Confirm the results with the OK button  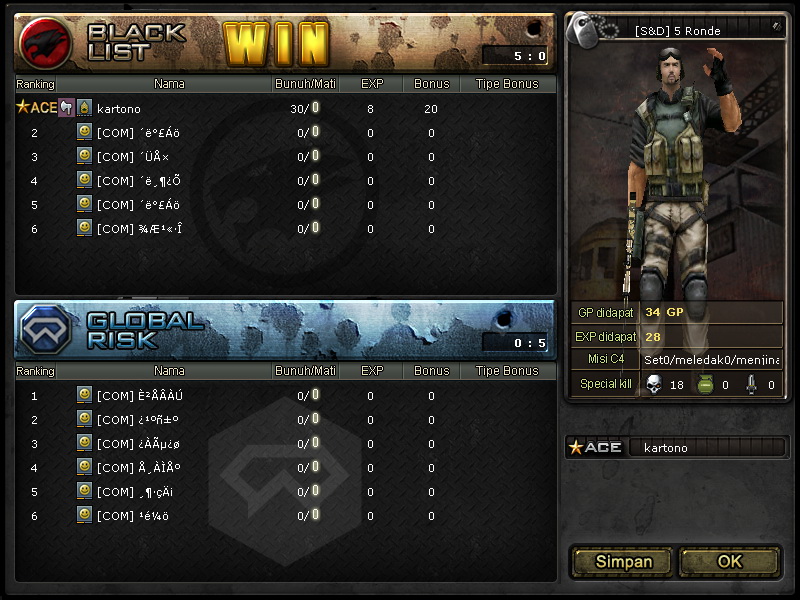[730, 562]
